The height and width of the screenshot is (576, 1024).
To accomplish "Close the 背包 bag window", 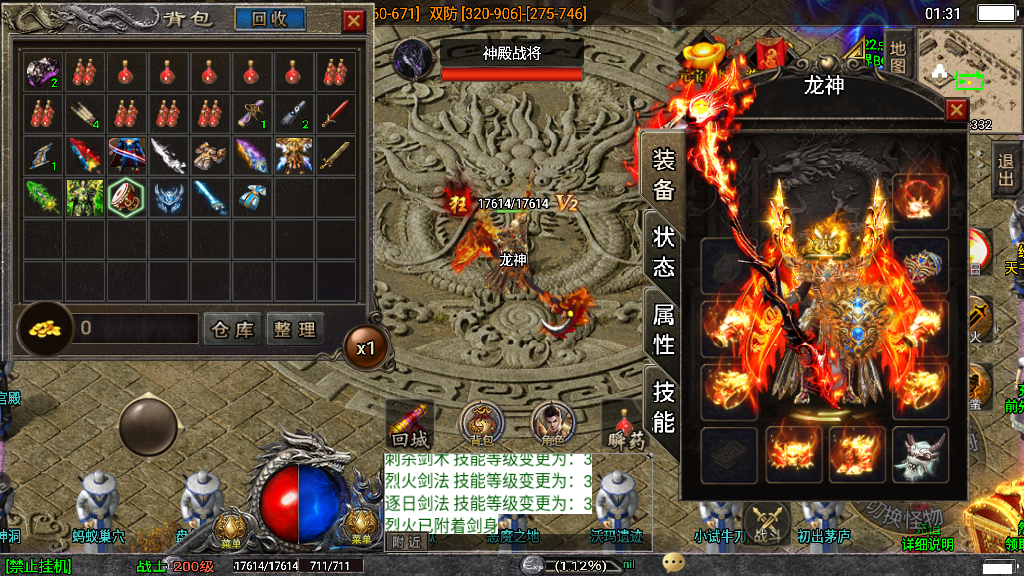I will (354, 20).
